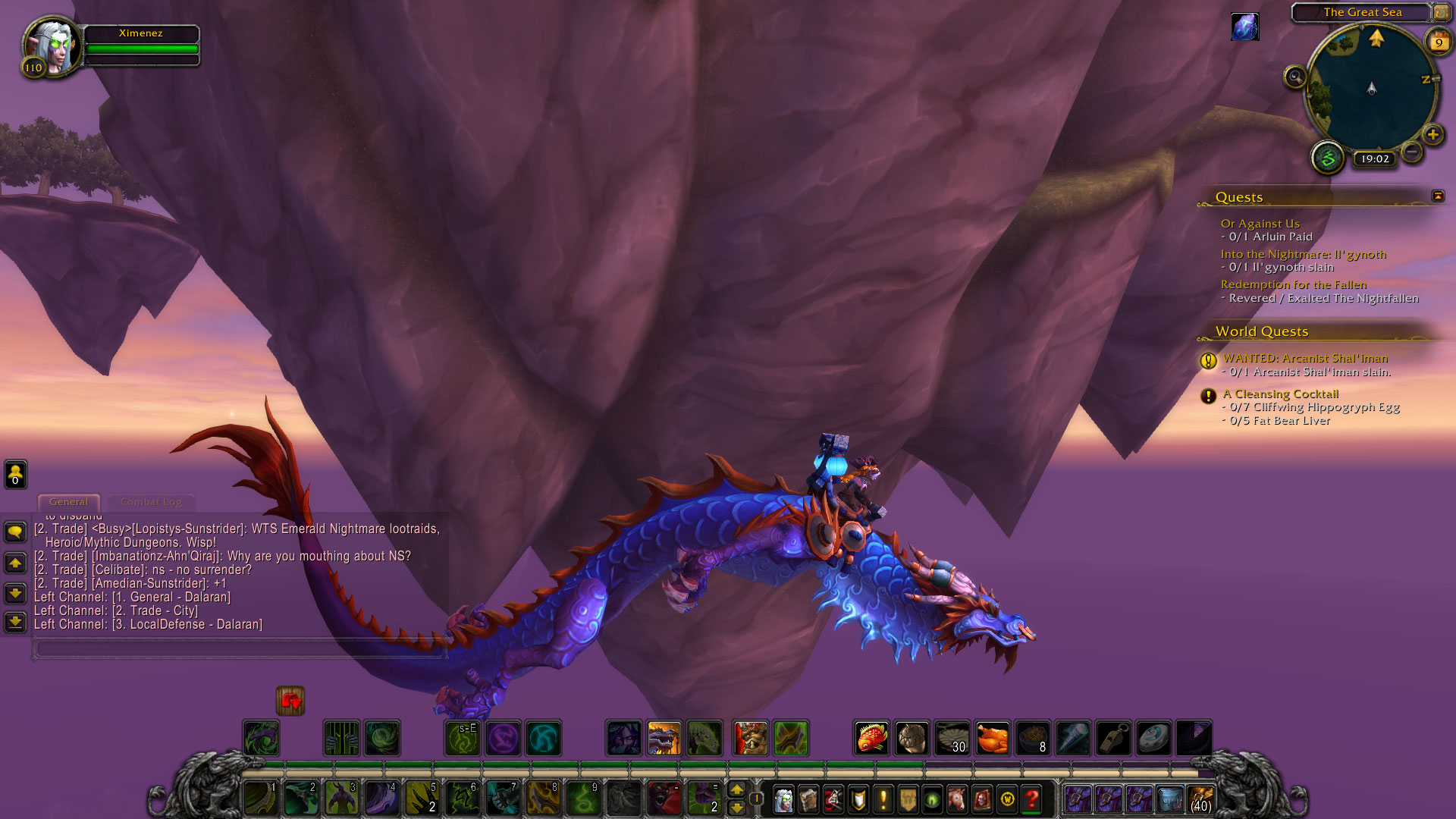Use the roasted chicken food item
Screen dimensions: 1456x819
[x=993, y=738]
